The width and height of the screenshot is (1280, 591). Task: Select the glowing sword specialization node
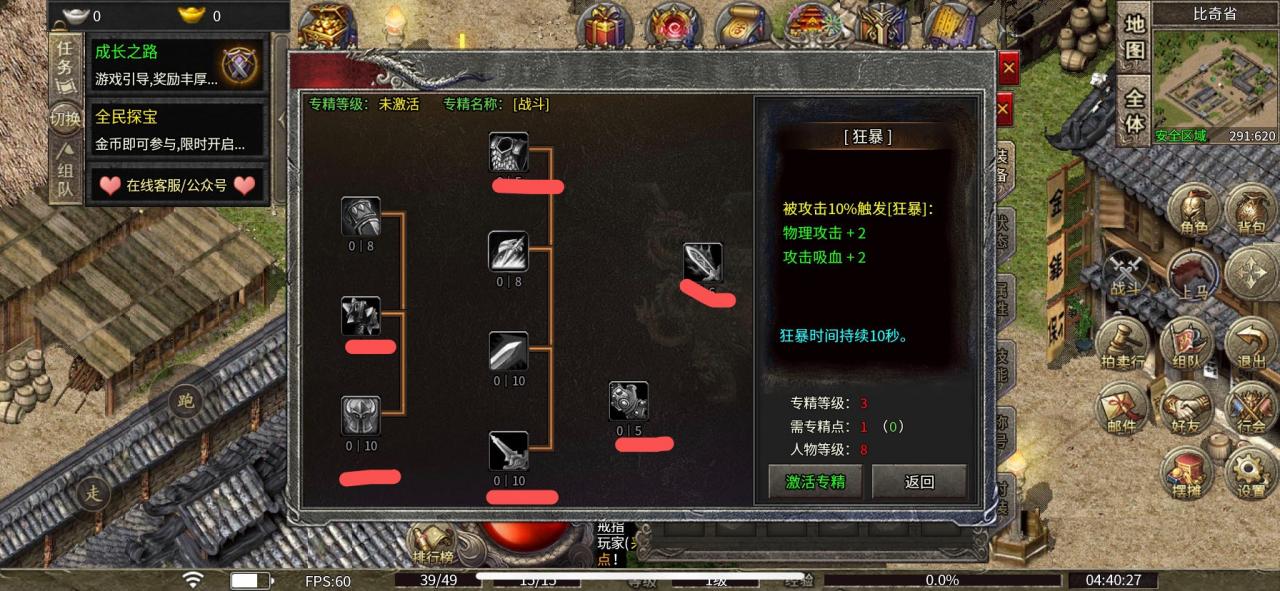click(703, 263)
